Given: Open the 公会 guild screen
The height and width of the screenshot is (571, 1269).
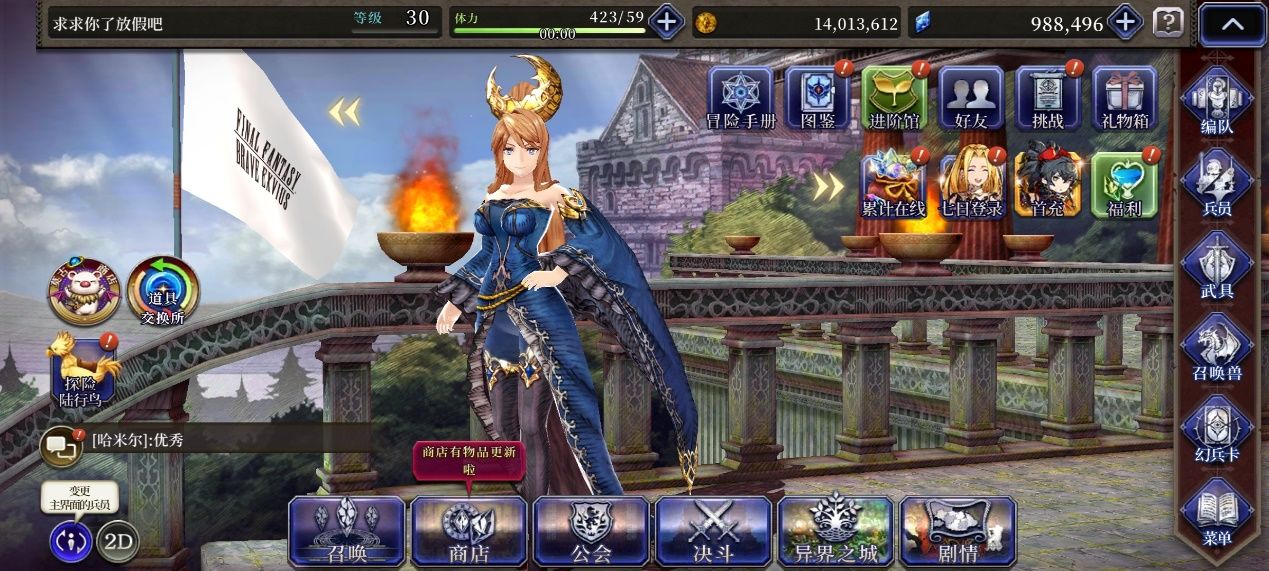Looking at the screenshot, I should (x=591, y=530).
